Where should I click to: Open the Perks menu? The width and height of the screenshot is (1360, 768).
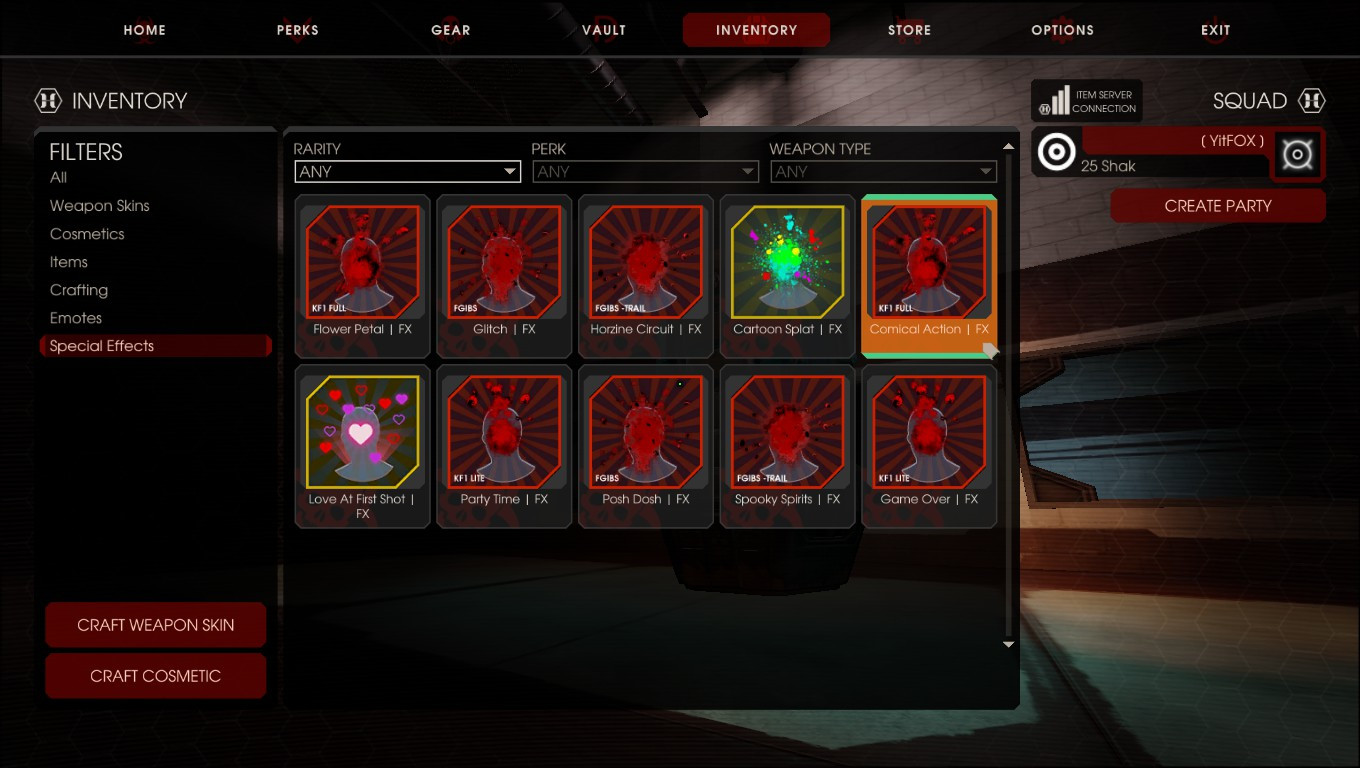[x=297, y=30]
